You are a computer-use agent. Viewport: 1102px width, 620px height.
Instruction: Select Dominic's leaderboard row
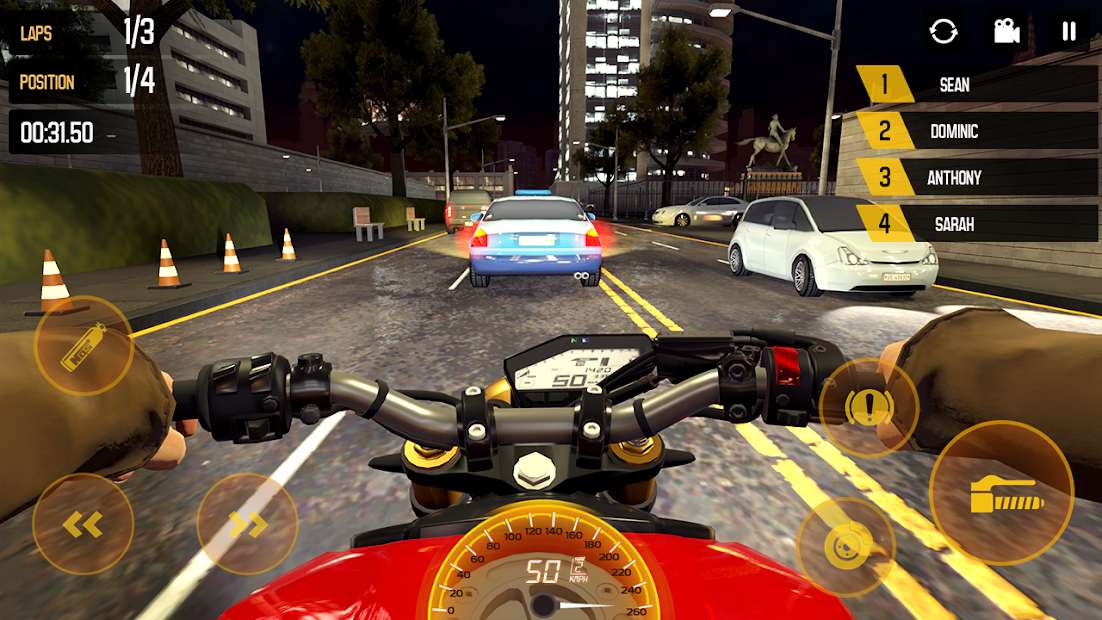click(x=977, y=131)
